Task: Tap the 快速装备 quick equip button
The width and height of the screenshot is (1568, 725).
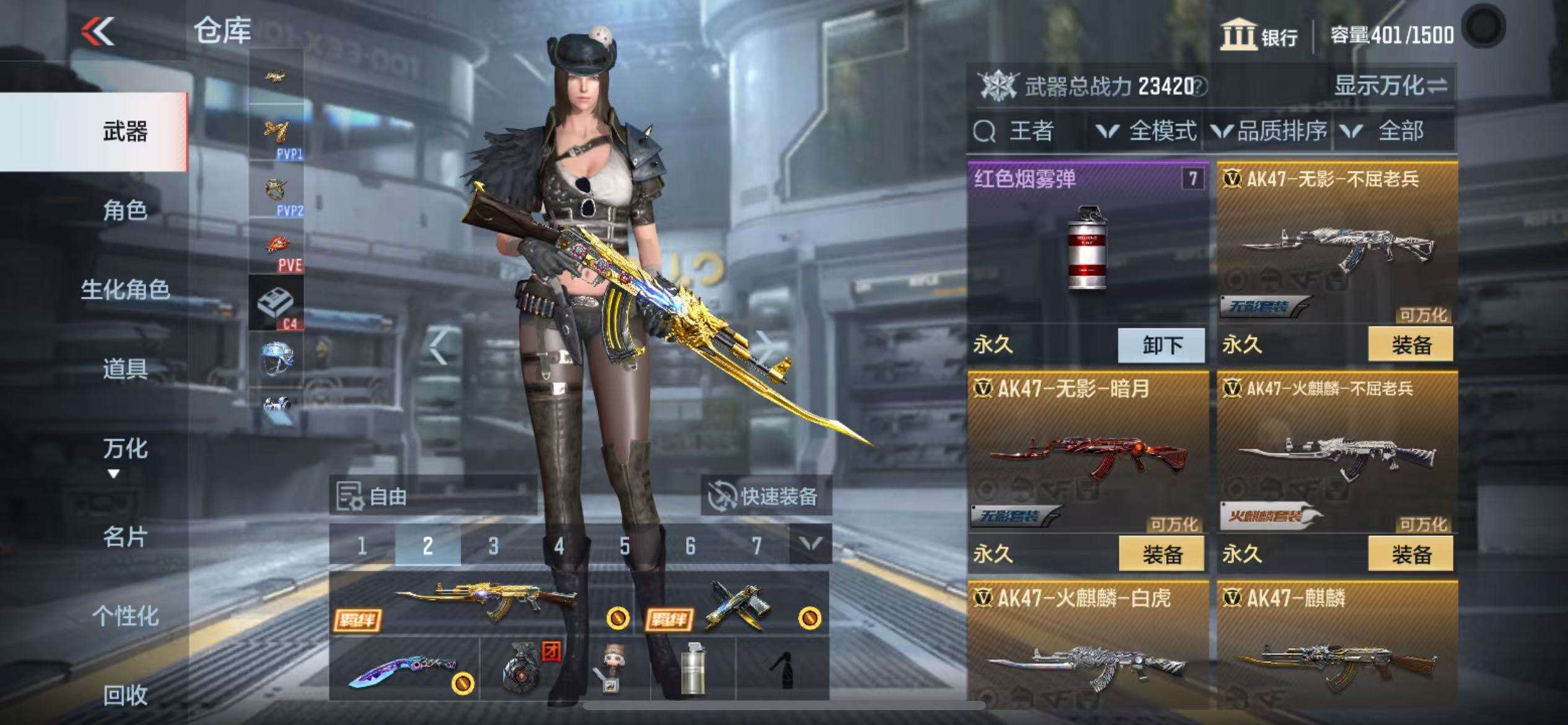Action: point(766,496)
